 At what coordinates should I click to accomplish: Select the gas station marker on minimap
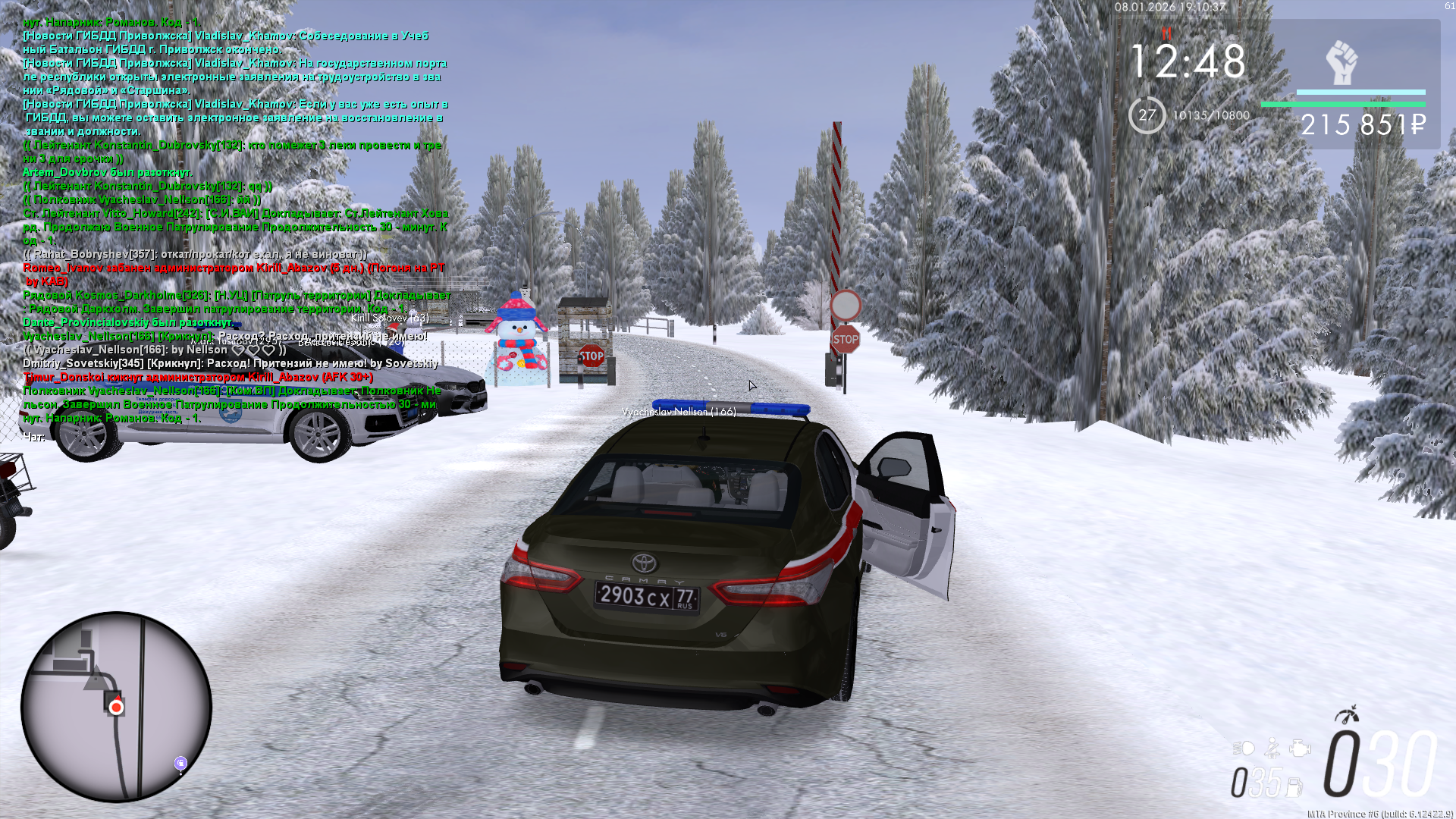[180, 763]
